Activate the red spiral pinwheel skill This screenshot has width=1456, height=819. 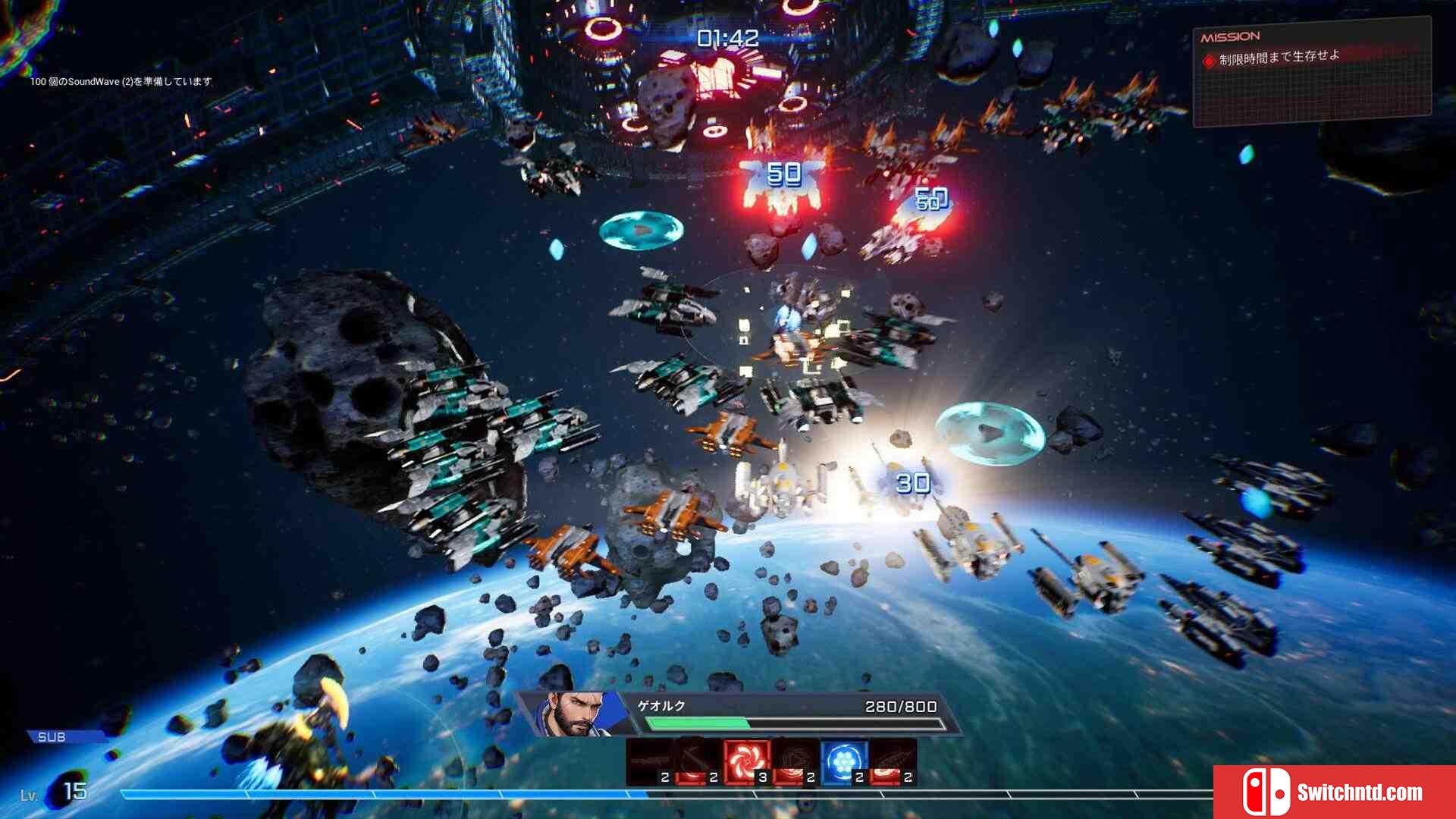(x=746, y=761)
